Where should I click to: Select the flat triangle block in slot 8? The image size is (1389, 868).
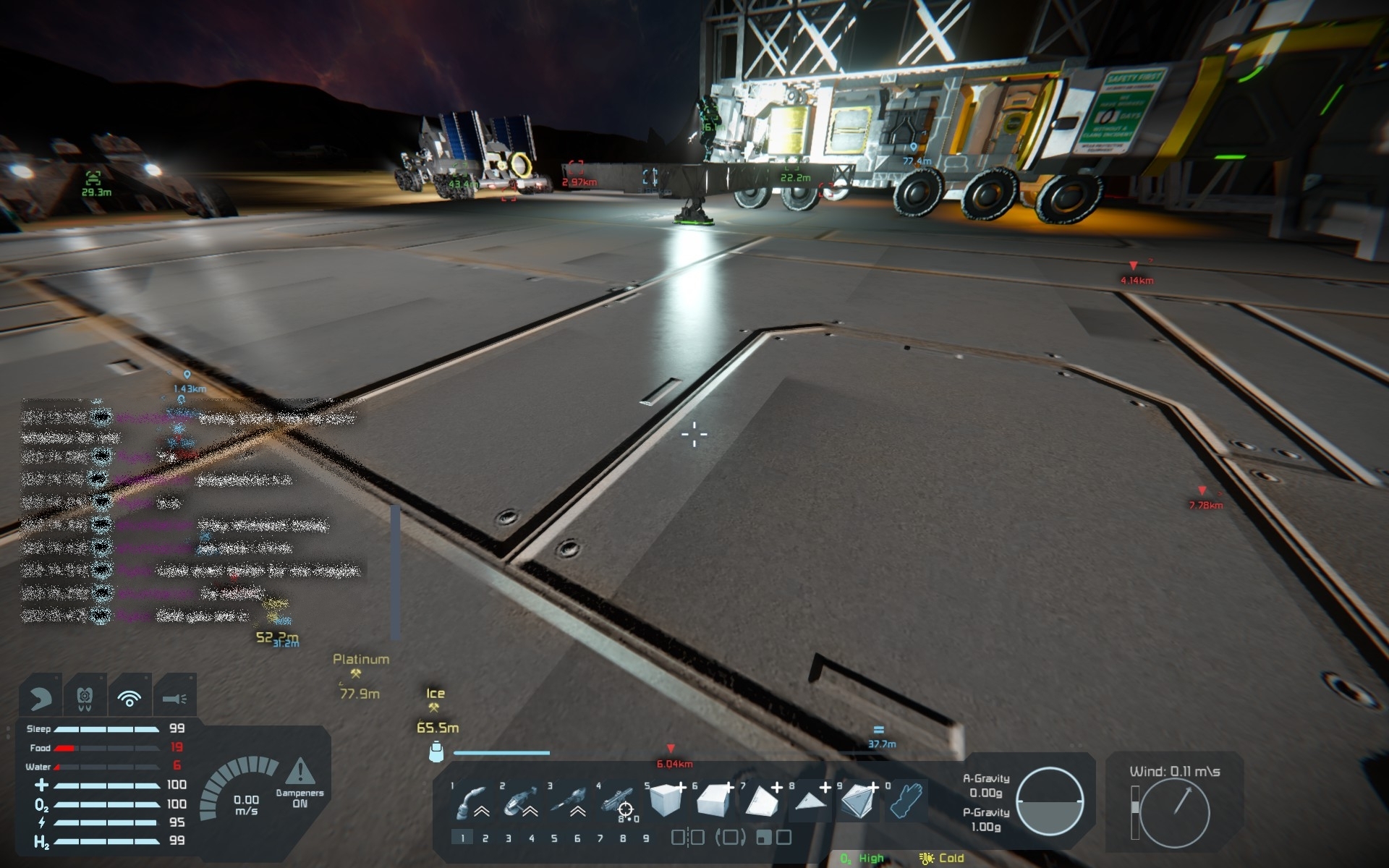tap(810, 801)
